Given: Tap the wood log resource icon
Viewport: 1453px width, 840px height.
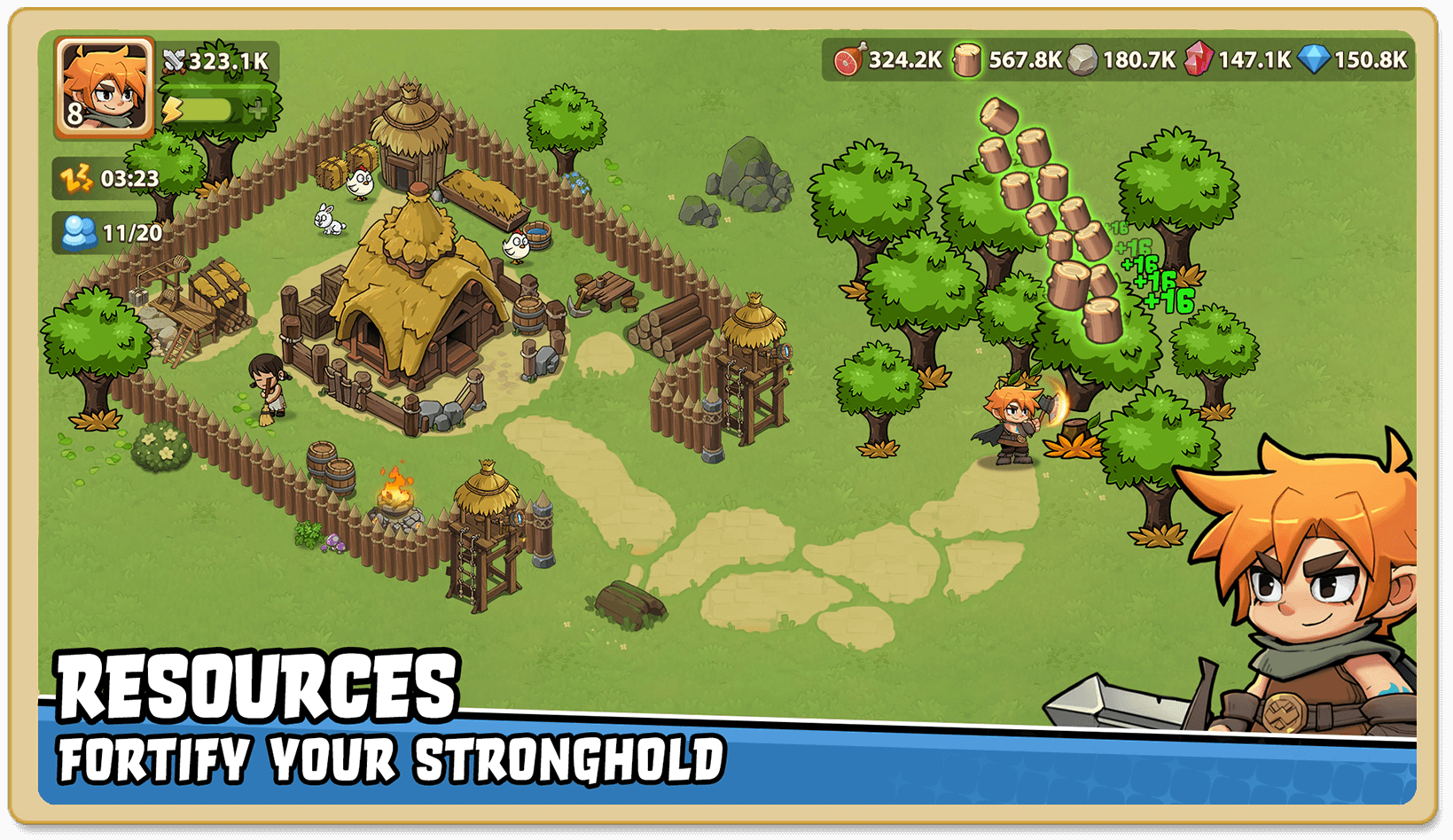Looking at the screenshot, I should point(967,59).
